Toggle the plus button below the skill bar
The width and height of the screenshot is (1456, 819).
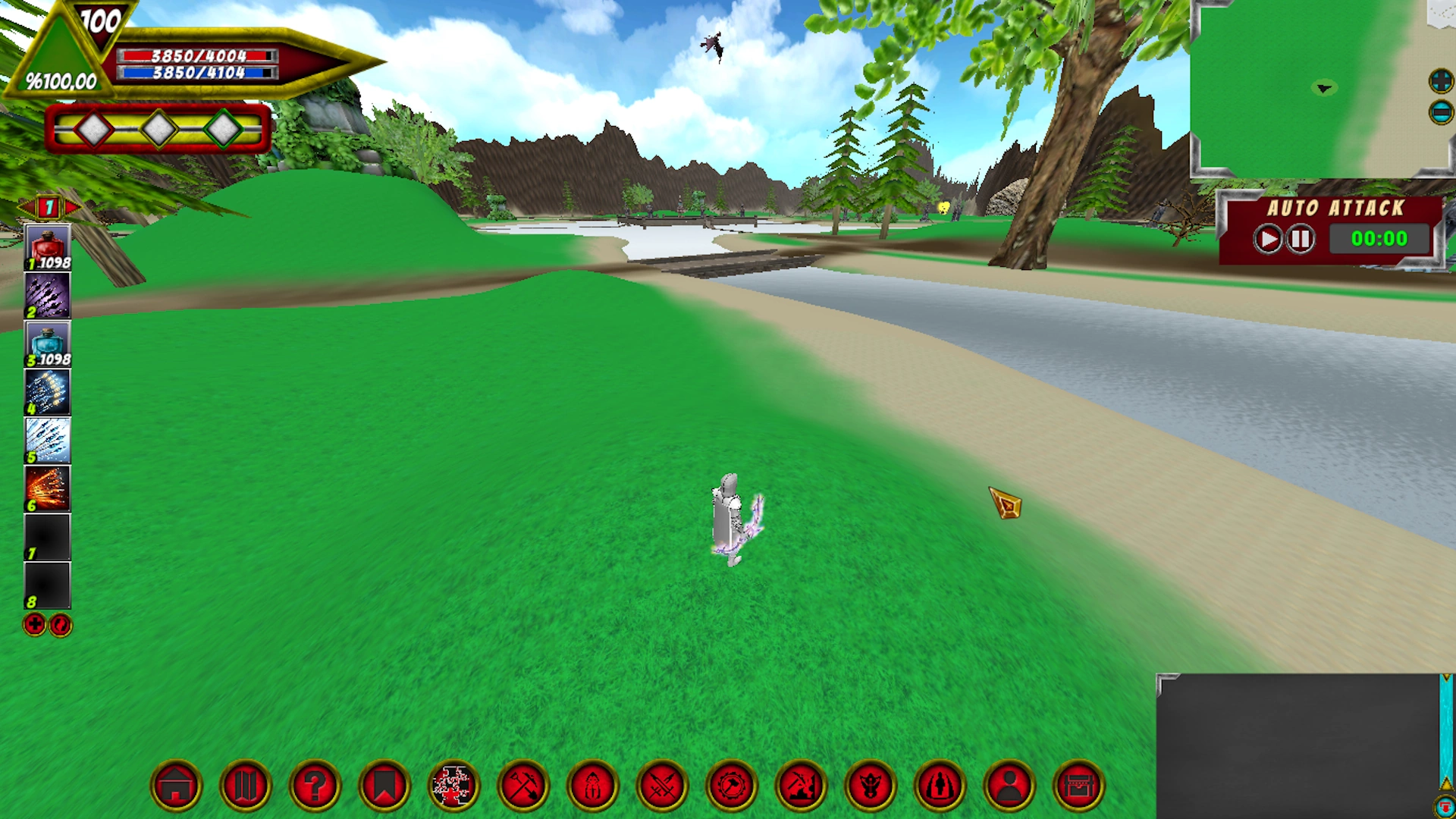pyautogui.click(x=33, y=626)
